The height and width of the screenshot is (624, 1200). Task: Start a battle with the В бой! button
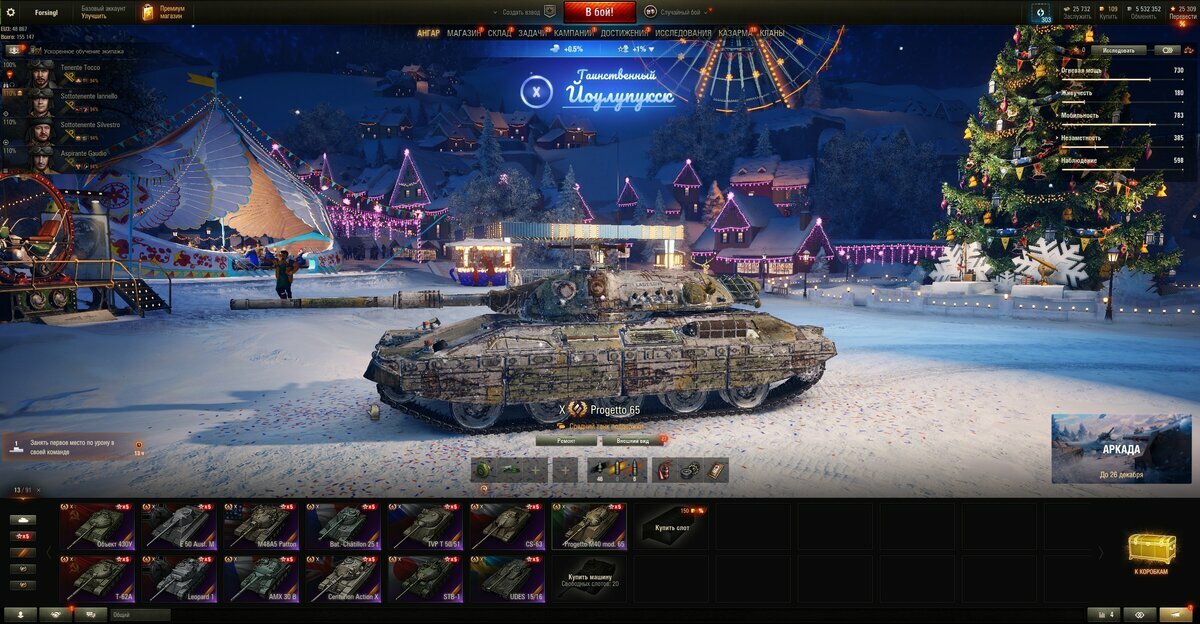(x=600, y=12)
